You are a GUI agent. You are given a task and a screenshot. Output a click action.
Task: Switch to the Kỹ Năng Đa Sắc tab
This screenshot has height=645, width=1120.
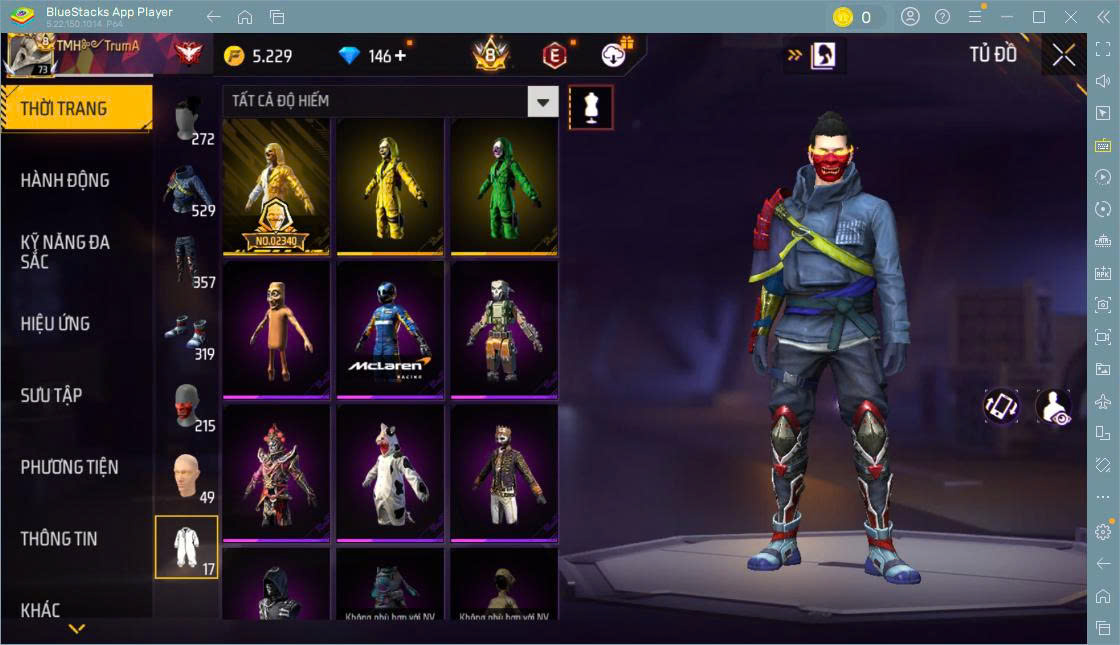pyautogui.click(x=66, y=252)
